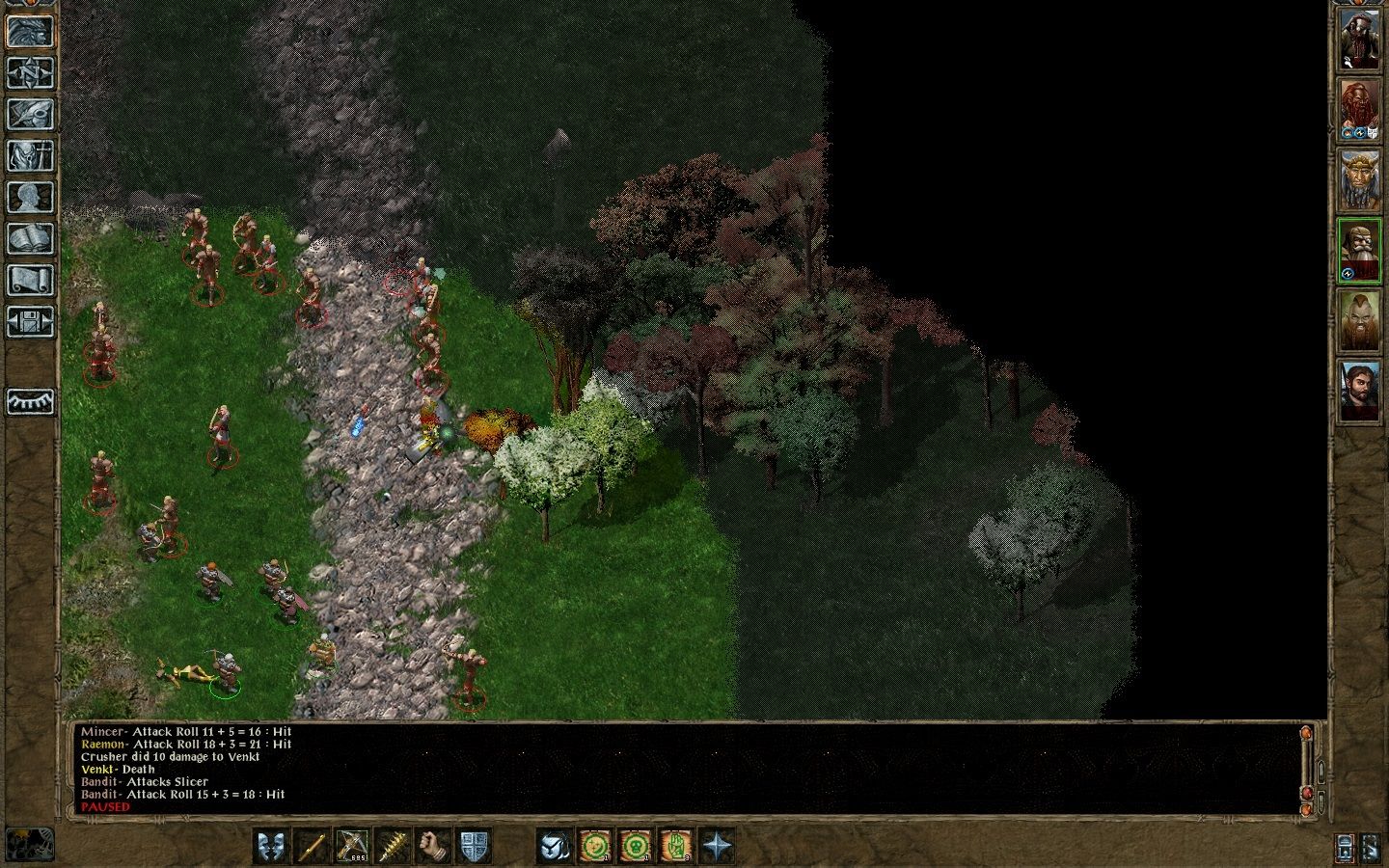Select the green-highlighted dwarf party portrait
This screenshot has width=1389, height=868.
click(1359, 251)
